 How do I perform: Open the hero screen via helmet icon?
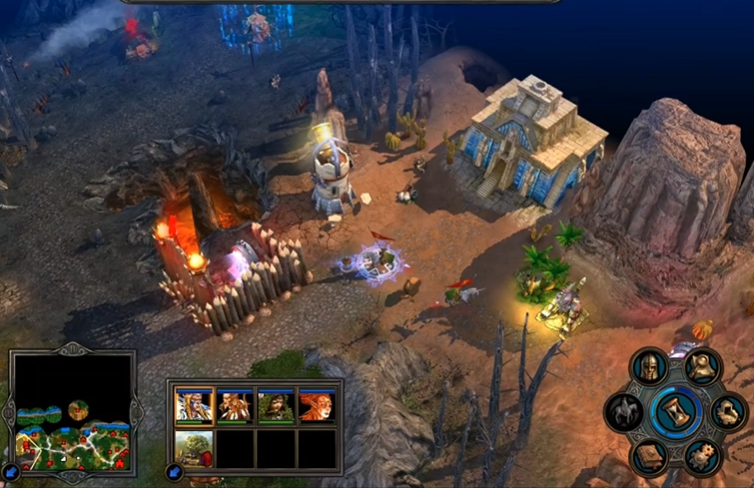click(x=649, y=367)
